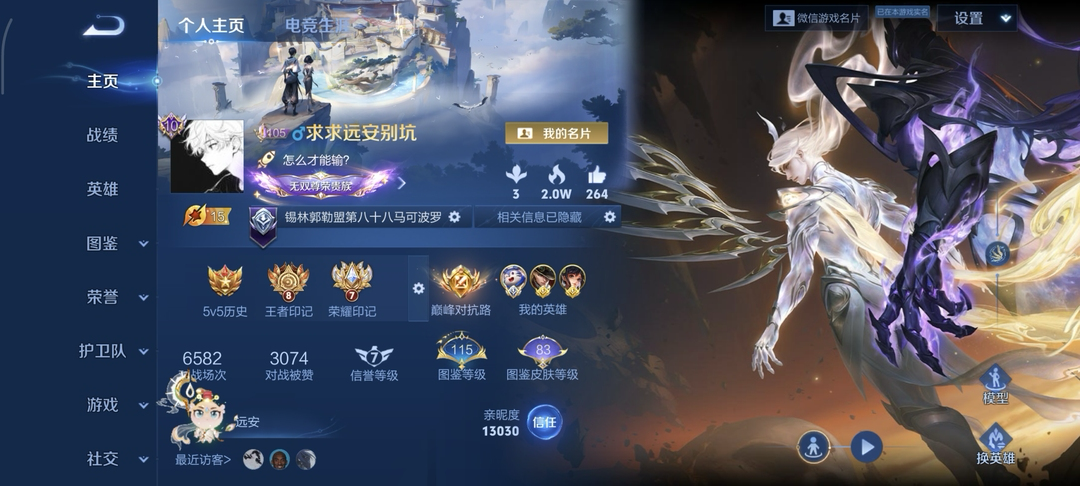Open the 换英雄 hero switch button
This screenshot has height=486, width=1080.
tap(995, 445)
